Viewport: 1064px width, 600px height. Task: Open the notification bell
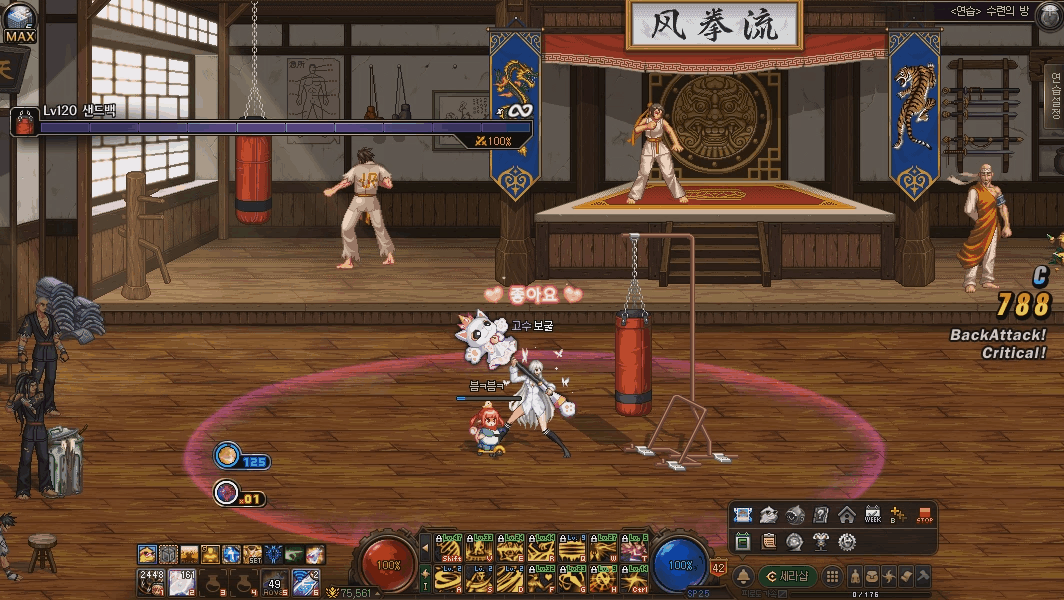tap(743, 577)
